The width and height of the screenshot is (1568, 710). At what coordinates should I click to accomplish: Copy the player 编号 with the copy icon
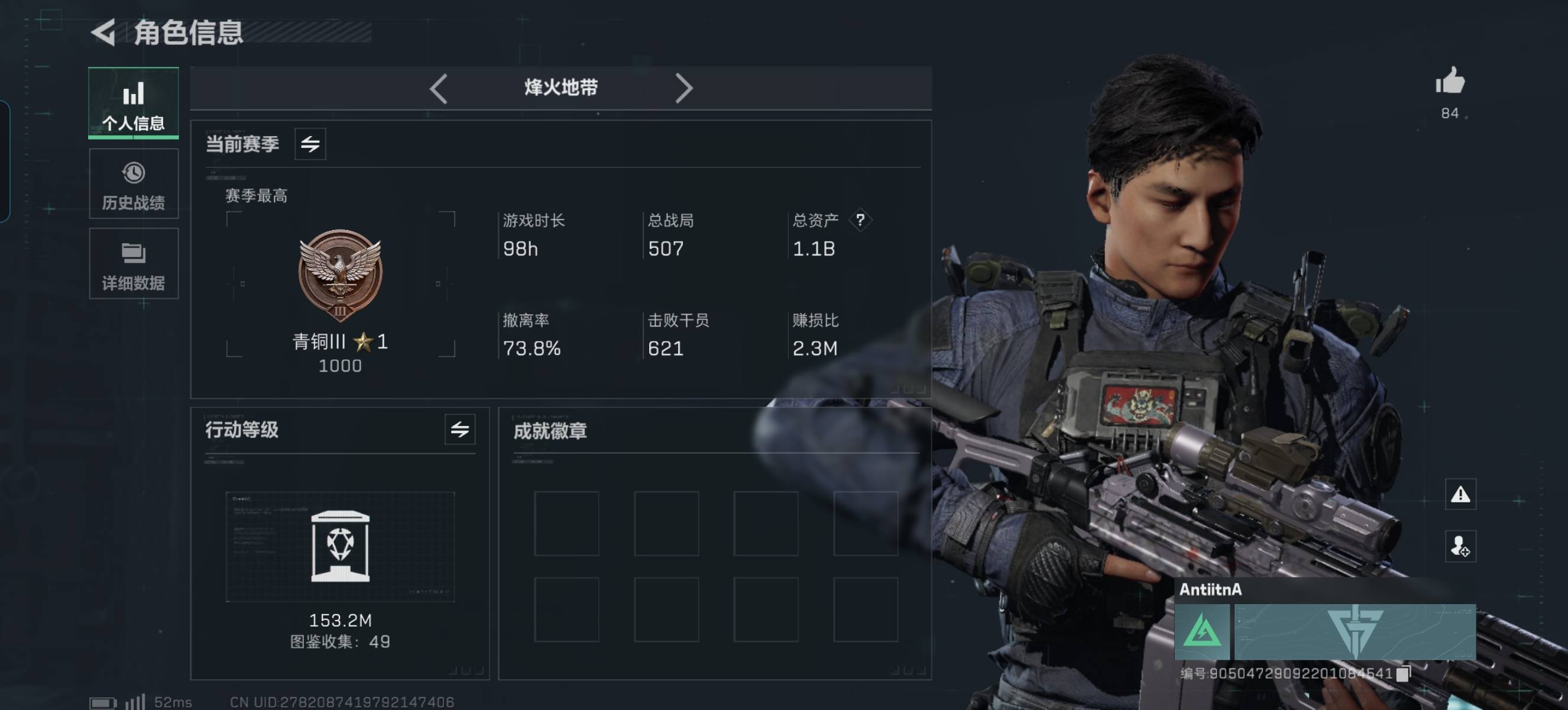(x=1402, y=673)
